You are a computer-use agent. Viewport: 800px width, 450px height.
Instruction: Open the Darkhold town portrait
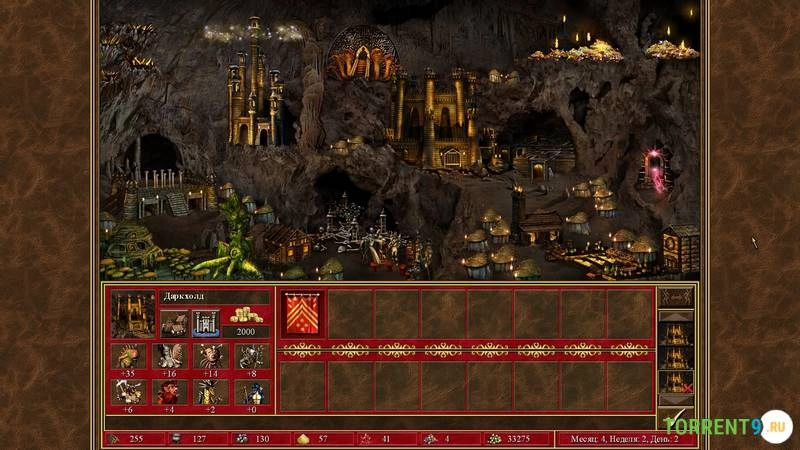coord(132,313)
